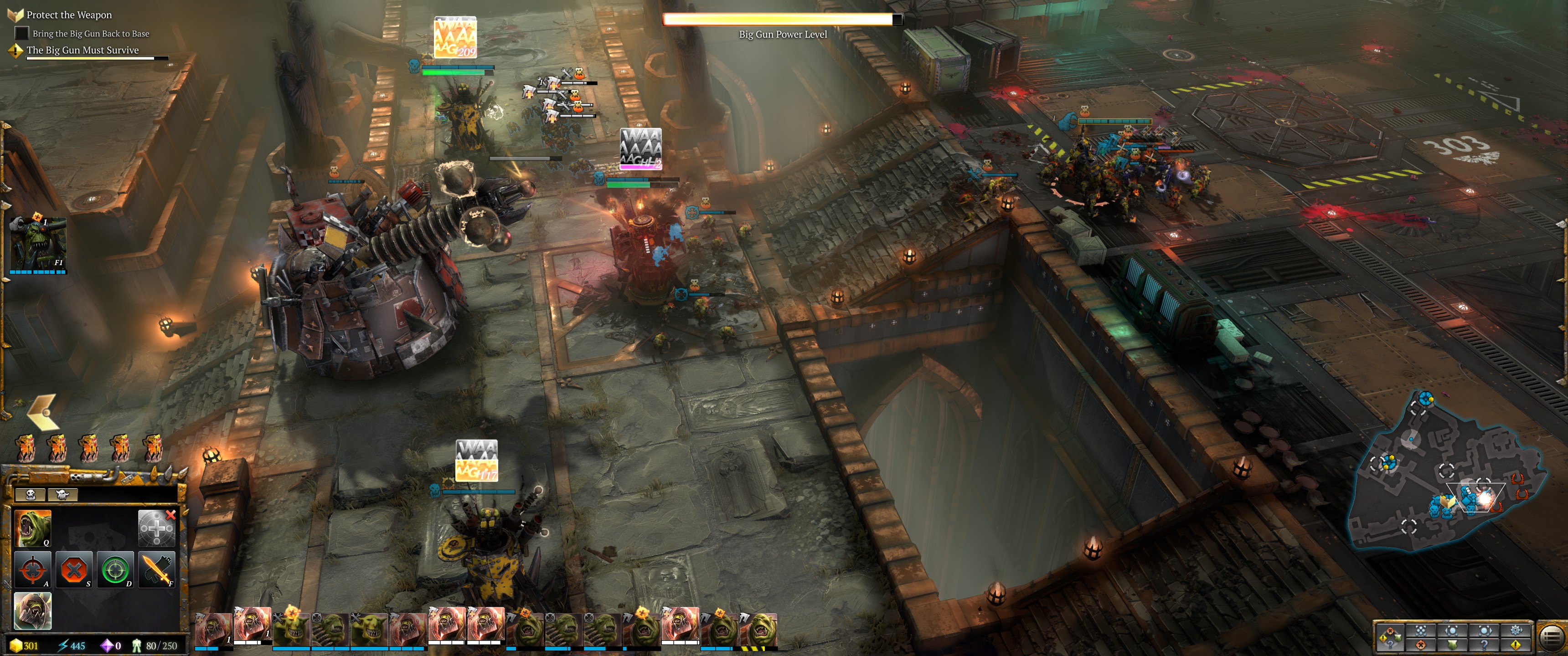Select the green shield defend ping
The image size is (1568, 656).
click(1452, 645)
